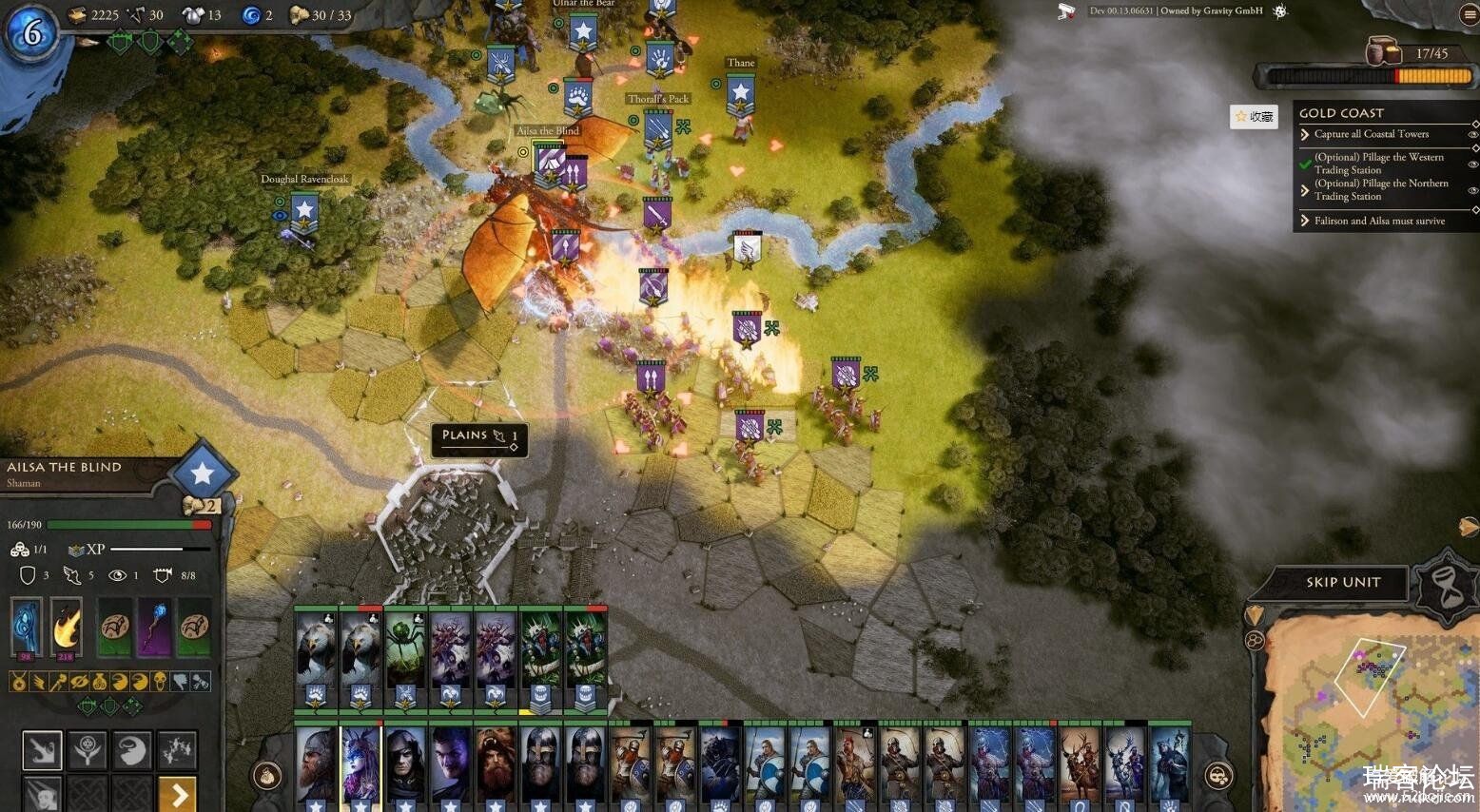This screenshot has height=812, width=1480.
Task: Select the Thane unit banner
Action: (x=740, y=95)
